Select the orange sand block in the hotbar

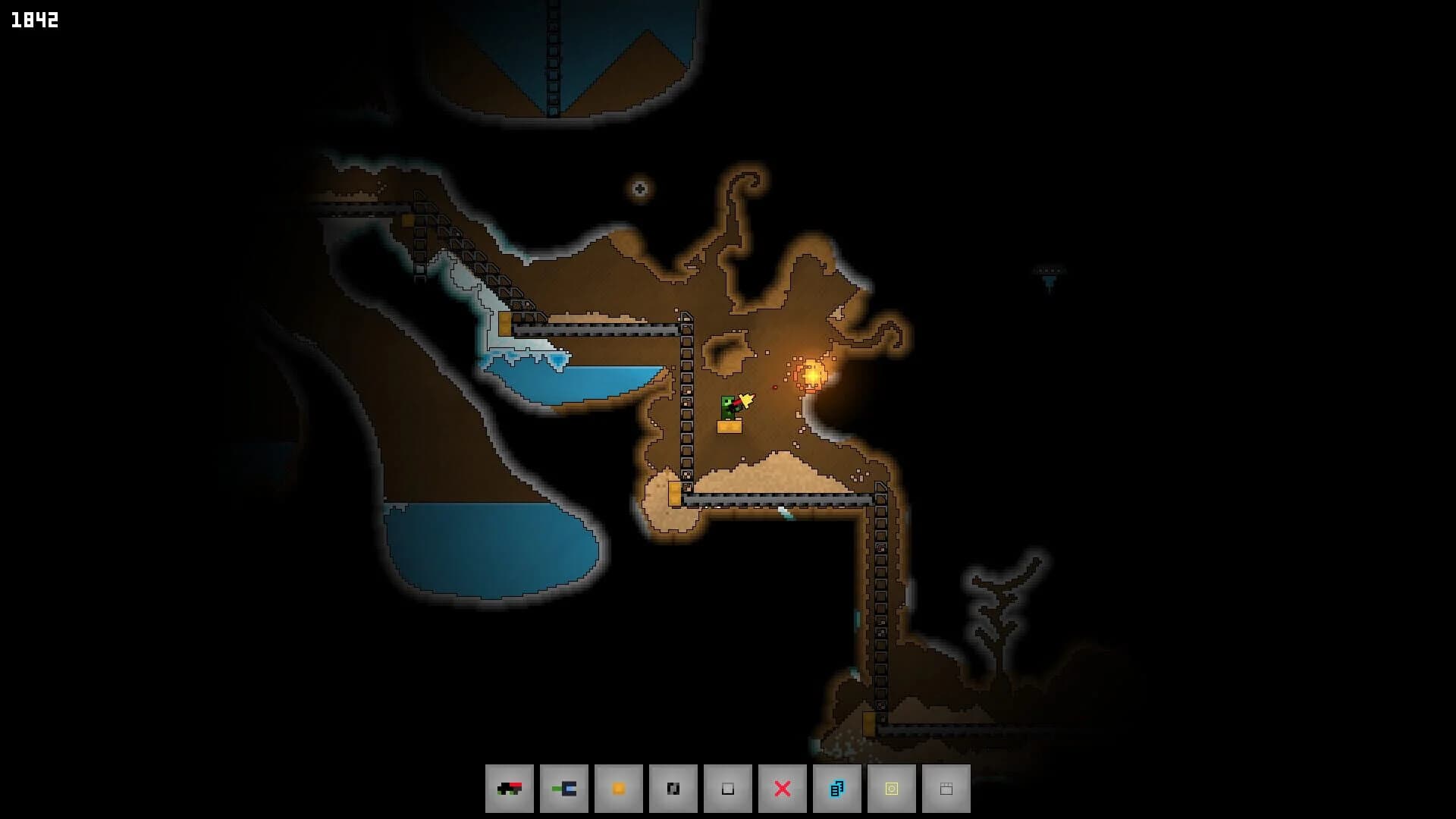(619, 788)
